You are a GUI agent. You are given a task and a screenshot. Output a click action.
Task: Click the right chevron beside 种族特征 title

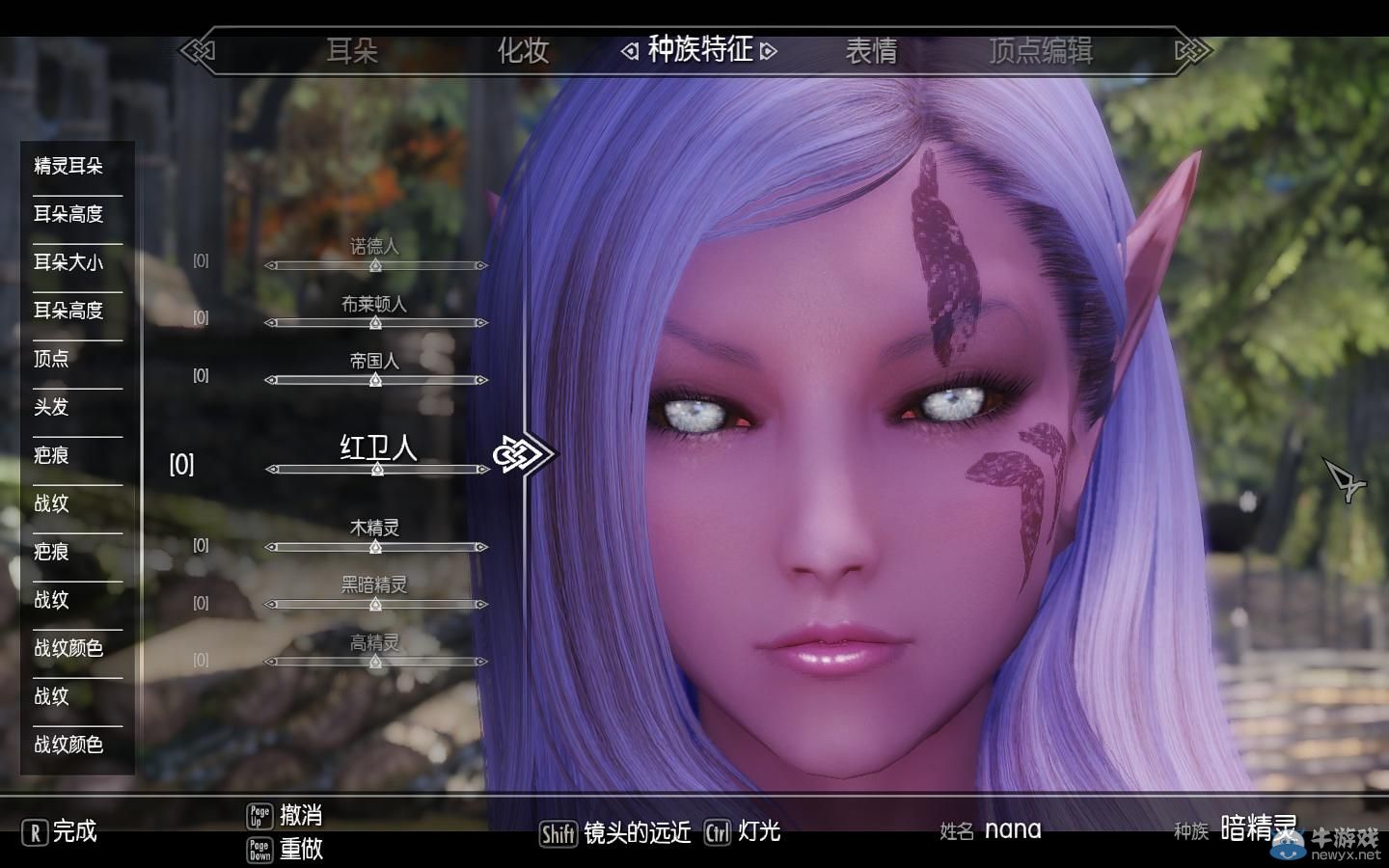(x=769, y=51)
